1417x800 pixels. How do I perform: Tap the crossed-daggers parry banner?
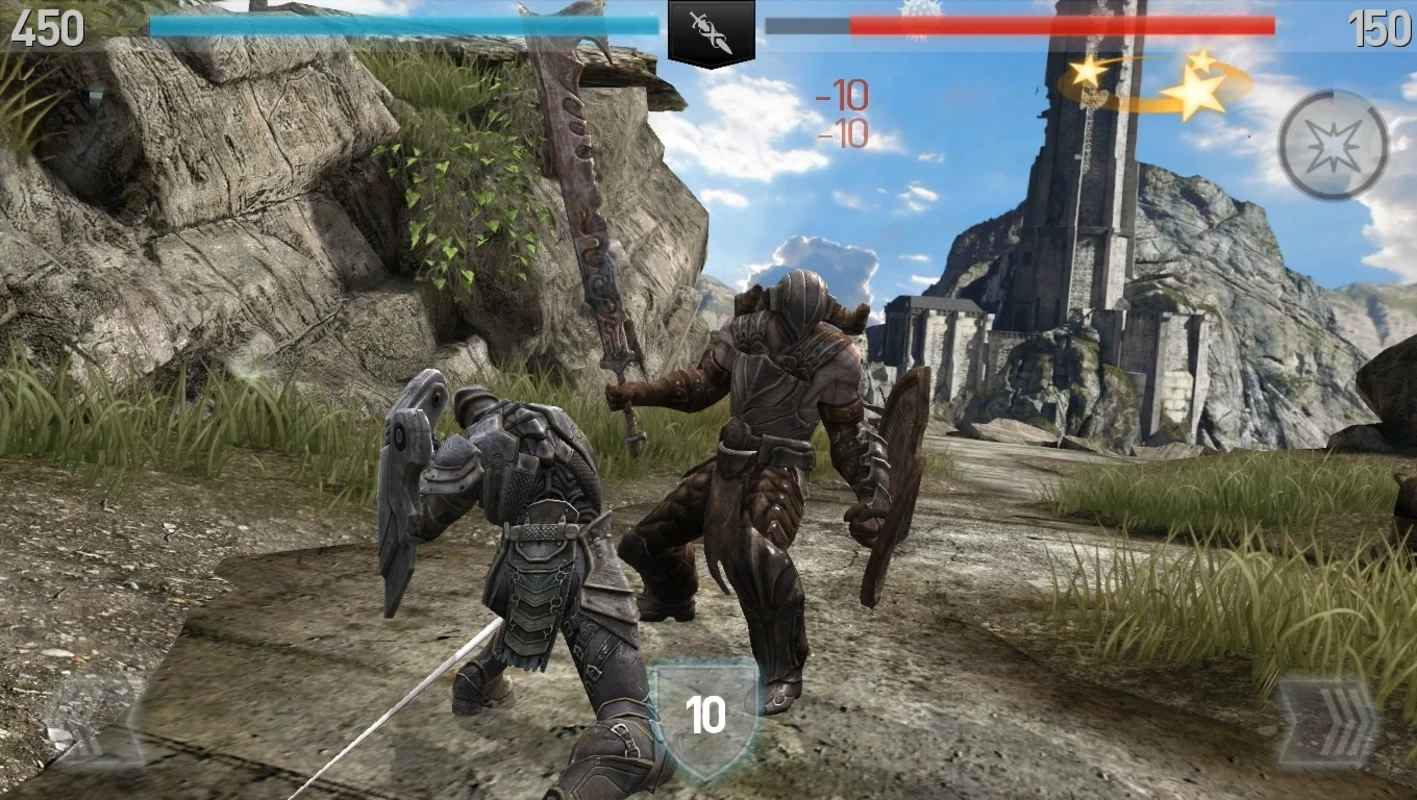(710, 28)
